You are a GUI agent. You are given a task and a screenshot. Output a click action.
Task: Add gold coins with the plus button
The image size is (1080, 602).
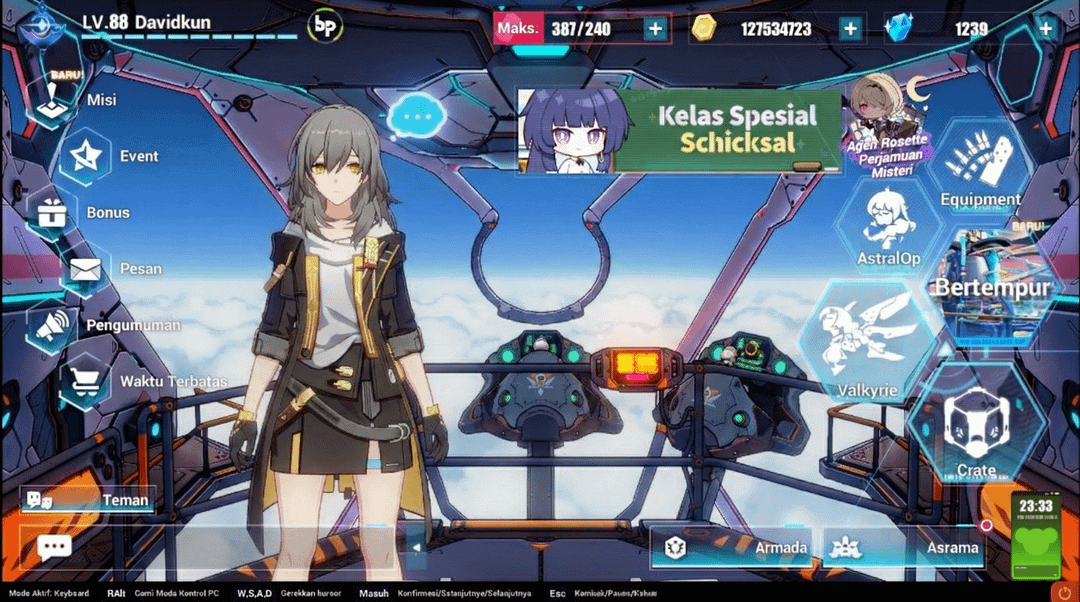850,29
